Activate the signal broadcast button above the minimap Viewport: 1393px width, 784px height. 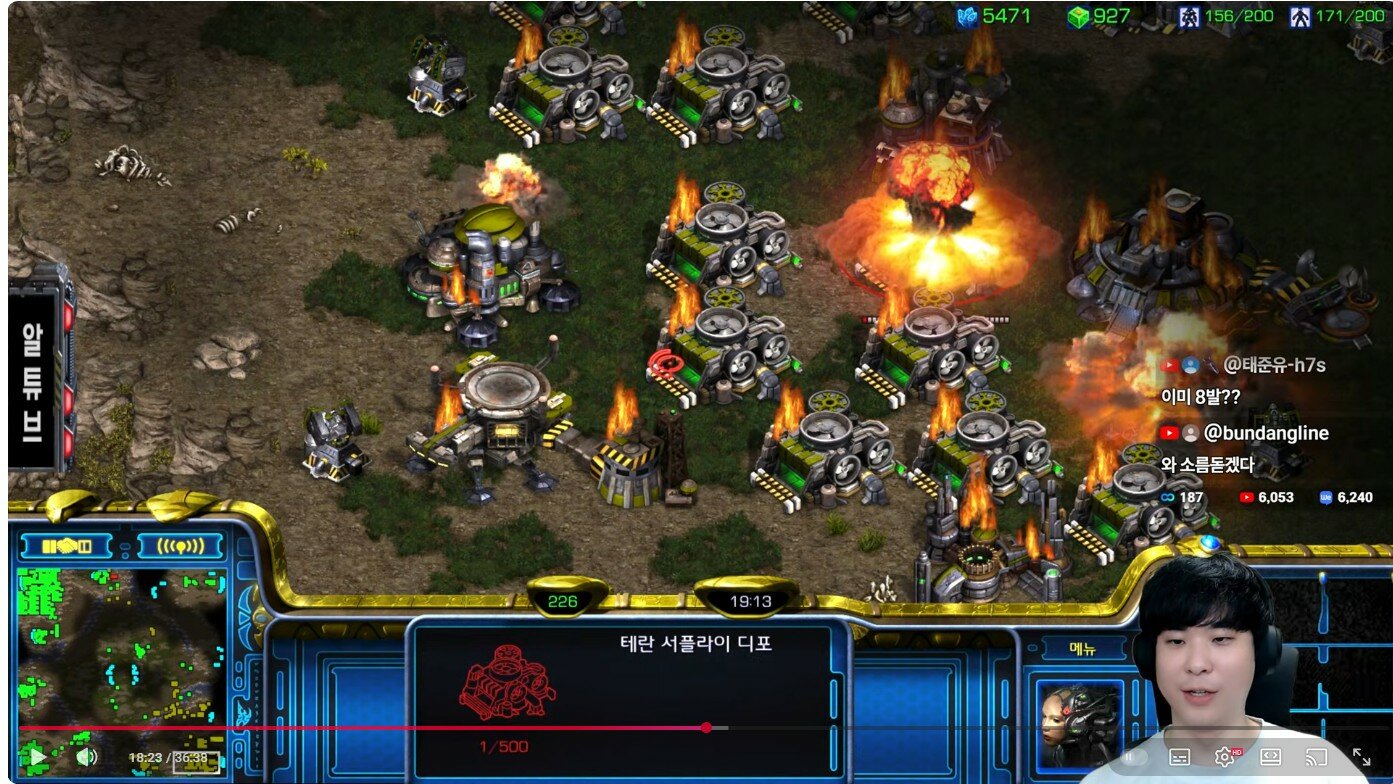(180, 546)
